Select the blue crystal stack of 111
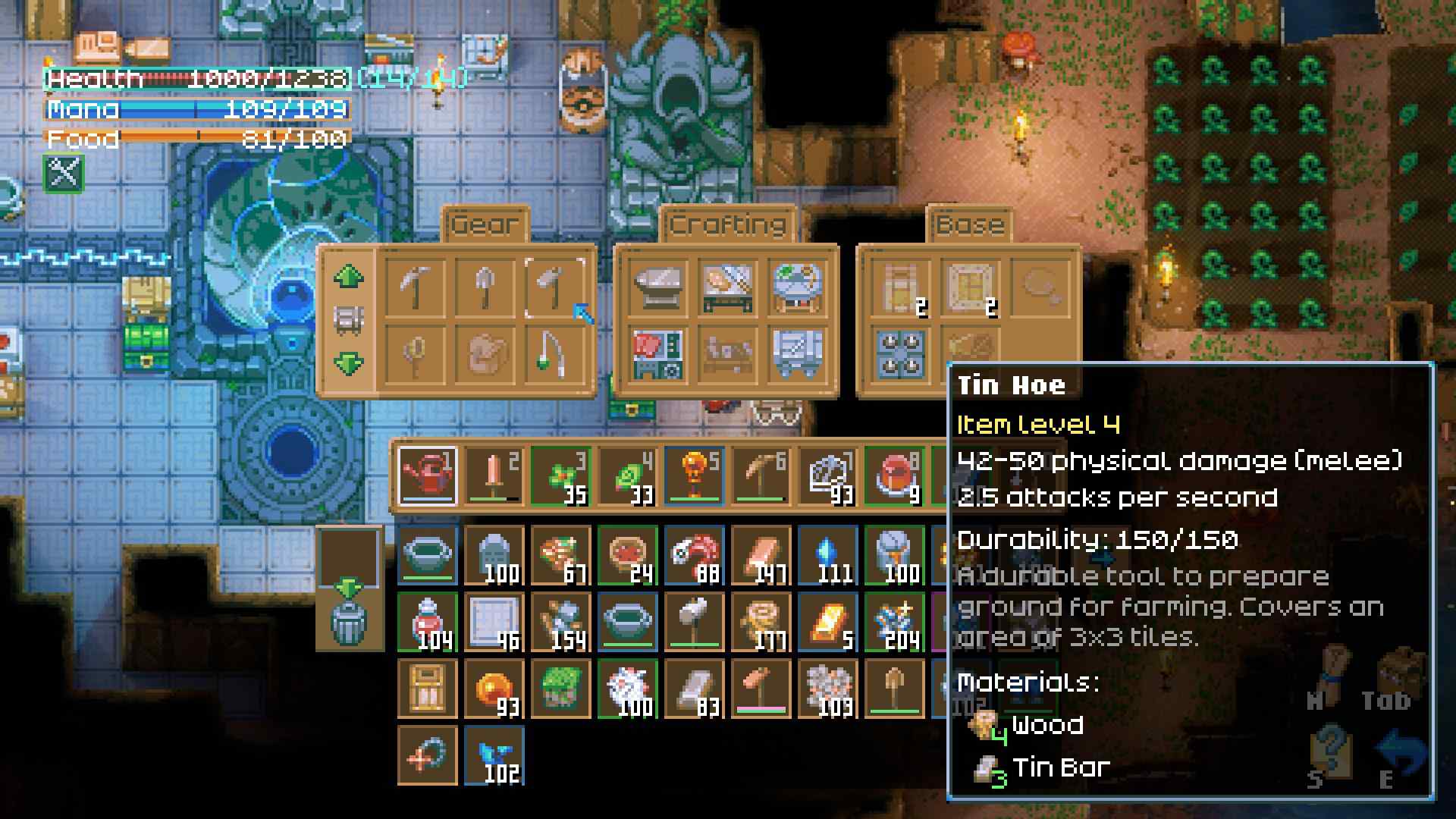This screenshot has height=819, width=1456. tap(828, 557)
